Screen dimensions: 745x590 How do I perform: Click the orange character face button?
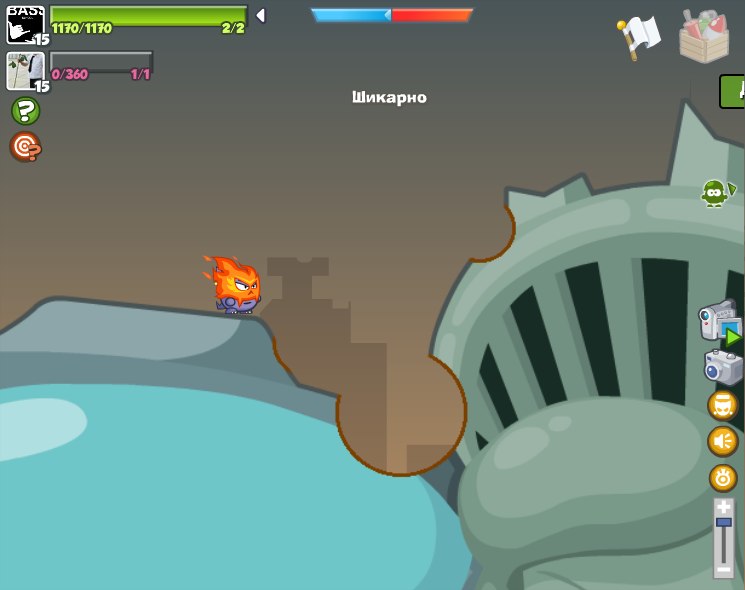(723, 405)
